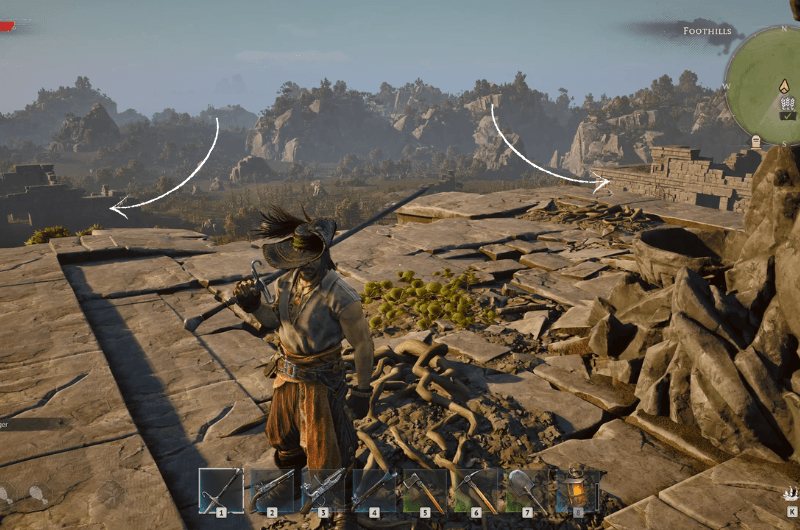Select the tombstone marker at minimap edge
800x530 pixels.
pos(755,141)
